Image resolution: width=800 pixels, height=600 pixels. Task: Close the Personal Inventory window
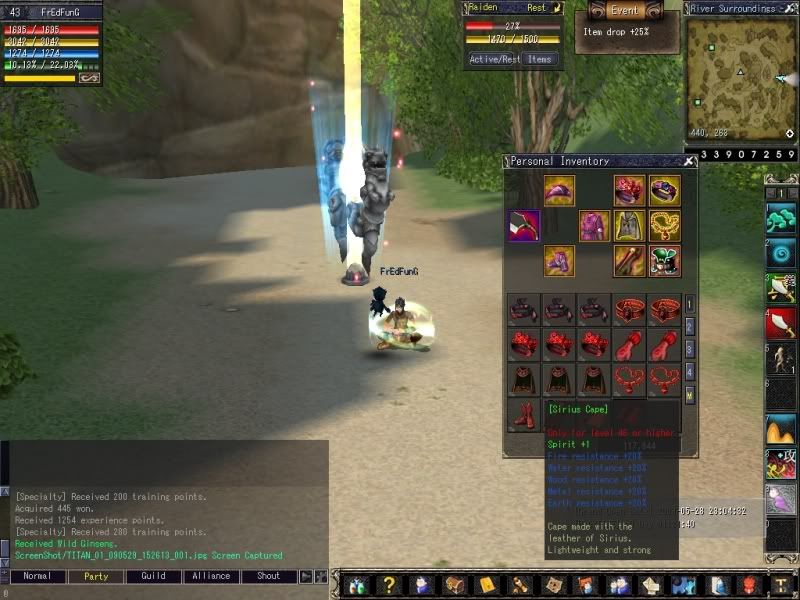pos(689,161)
